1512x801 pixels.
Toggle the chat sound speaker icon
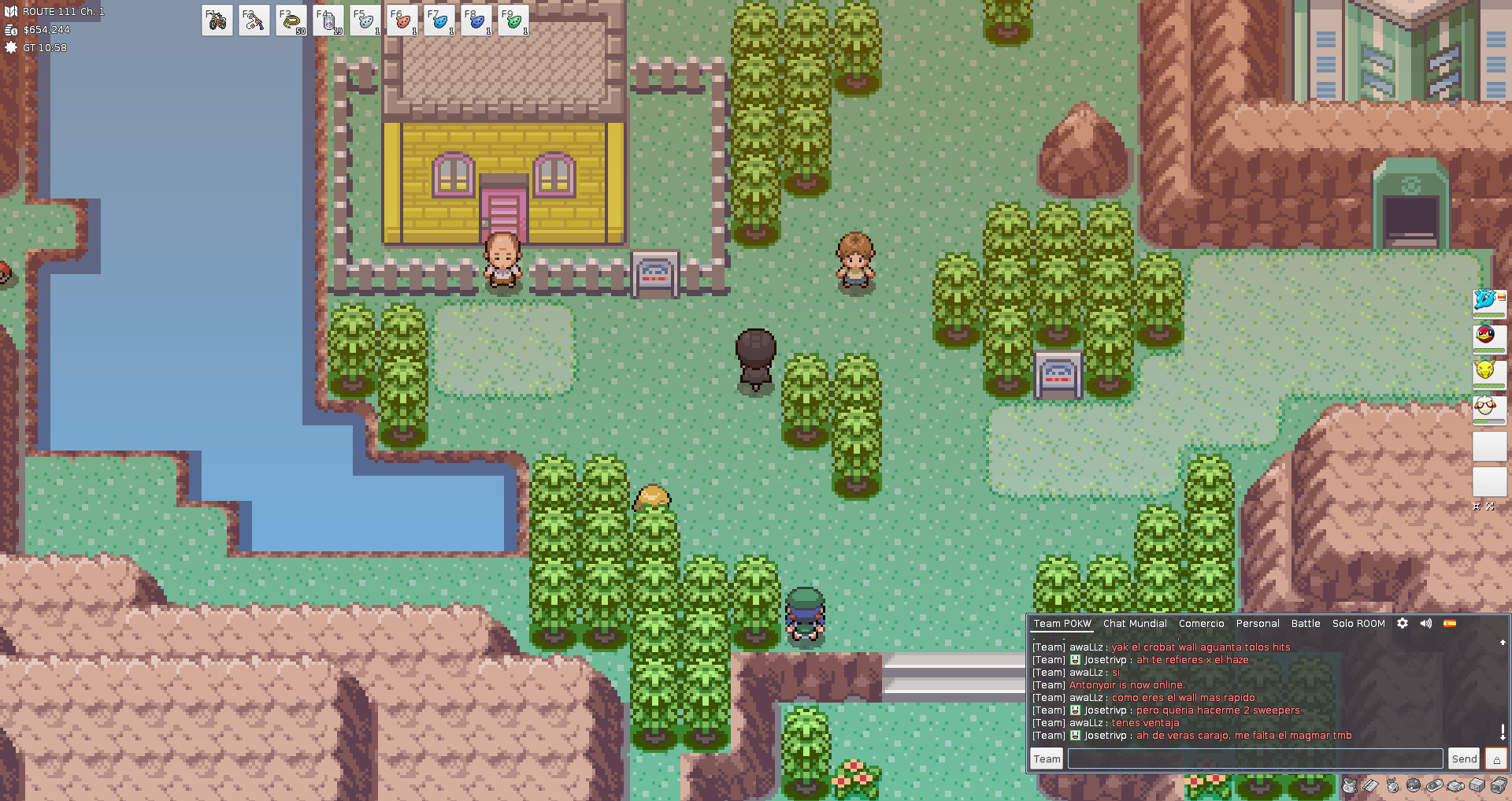[x=1426, y=624]
